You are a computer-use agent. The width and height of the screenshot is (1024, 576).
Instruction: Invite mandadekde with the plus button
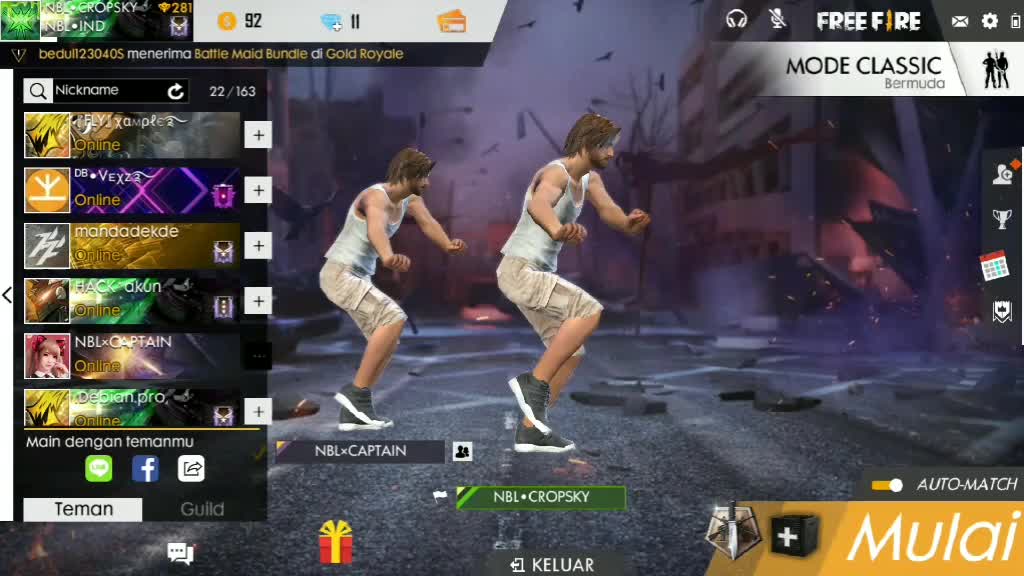point(258,246)
